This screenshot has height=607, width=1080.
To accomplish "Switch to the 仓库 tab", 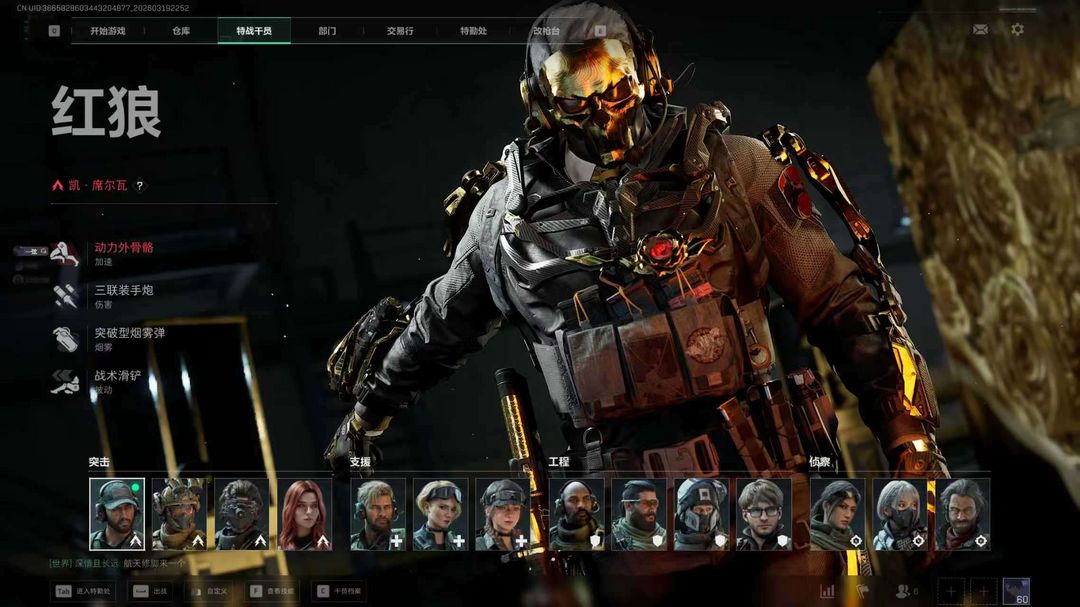I will 181,31.
